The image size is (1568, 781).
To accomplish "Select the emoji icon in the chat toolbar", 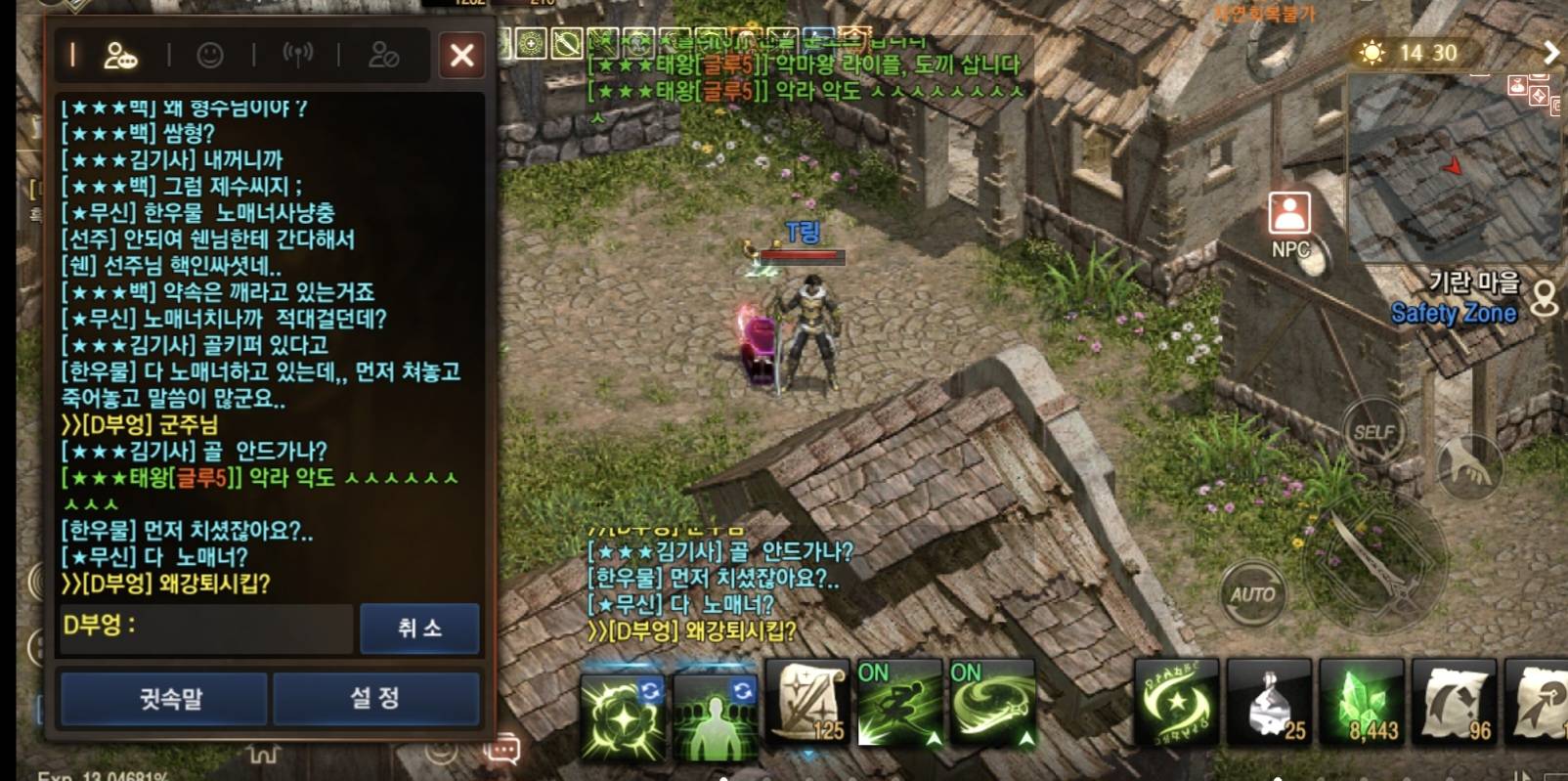I will pos(210,57).
